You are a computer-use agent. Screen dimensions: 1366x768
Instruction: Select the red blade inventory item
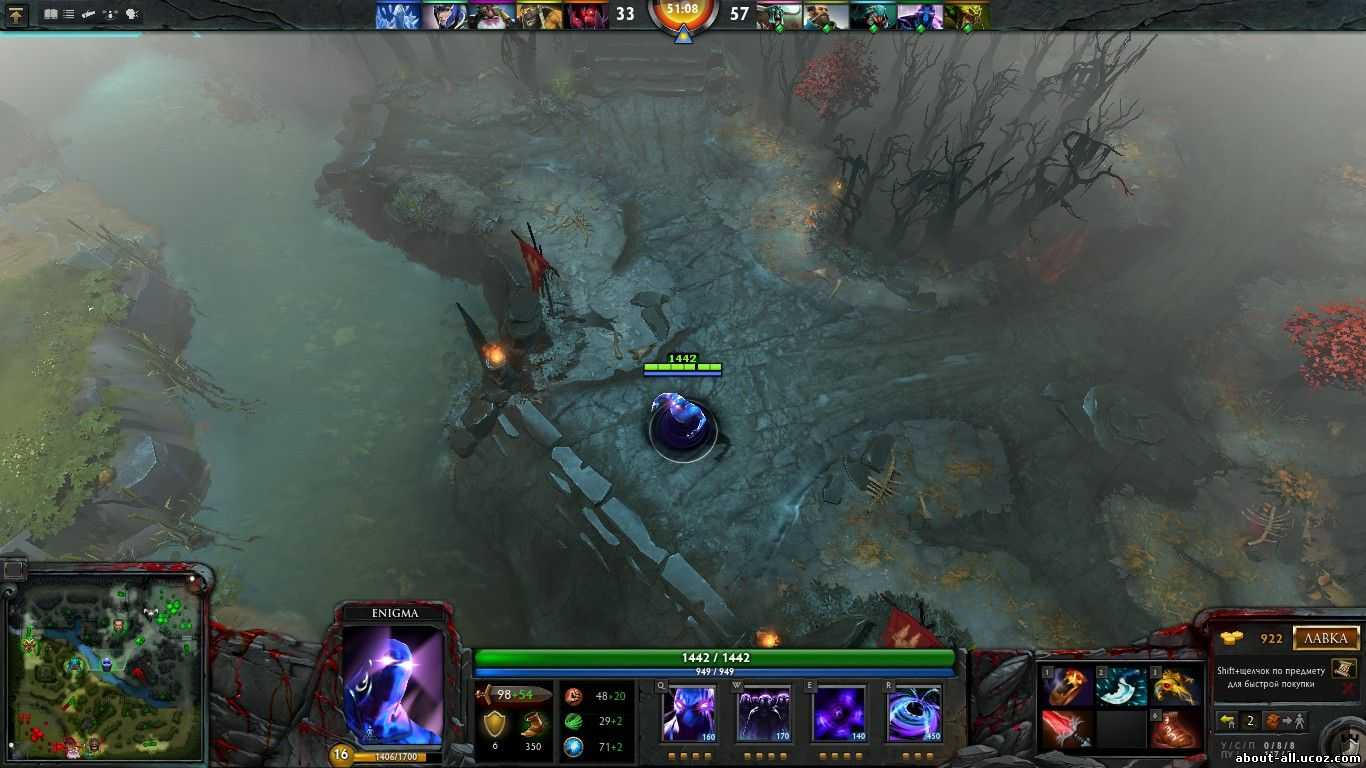1066,730
